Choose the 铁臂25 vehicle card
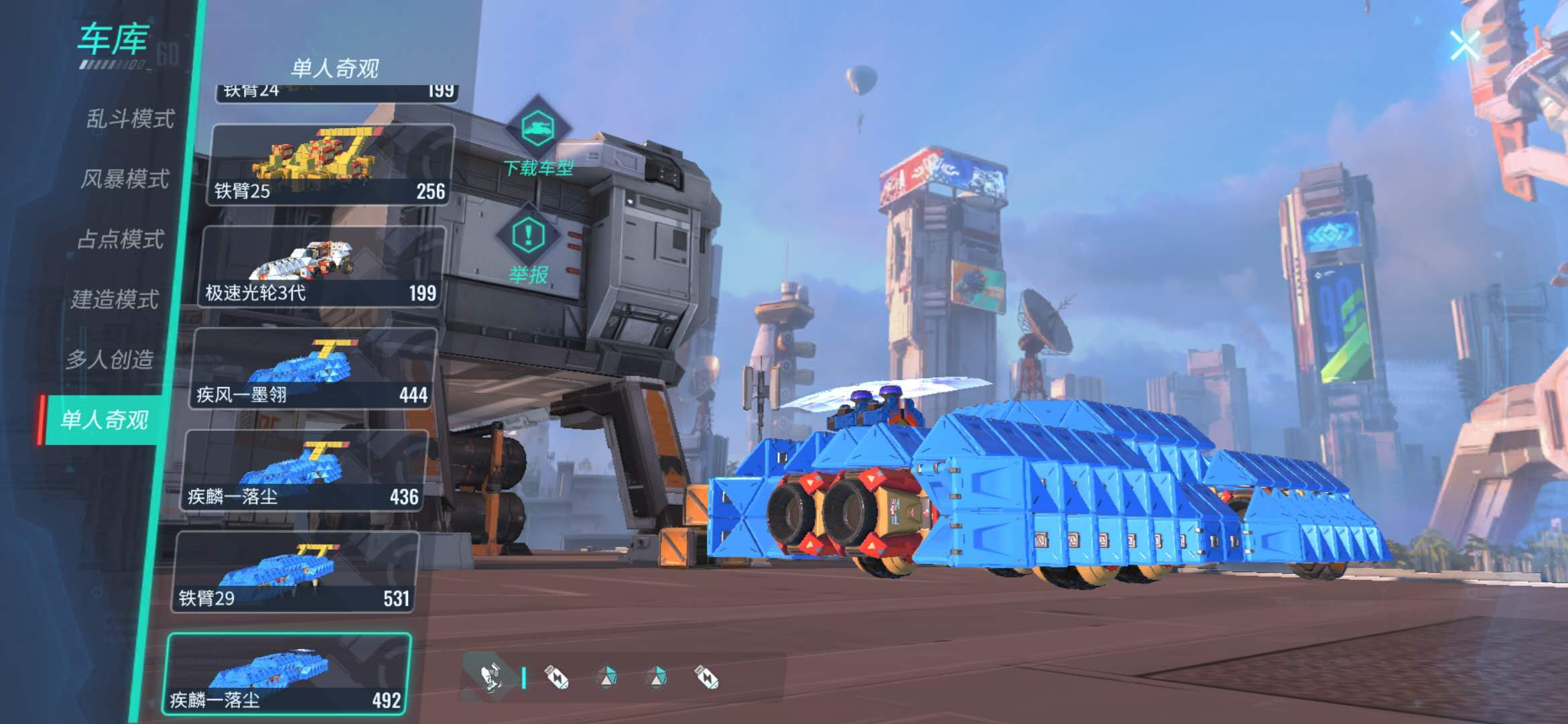 (330, 165)
